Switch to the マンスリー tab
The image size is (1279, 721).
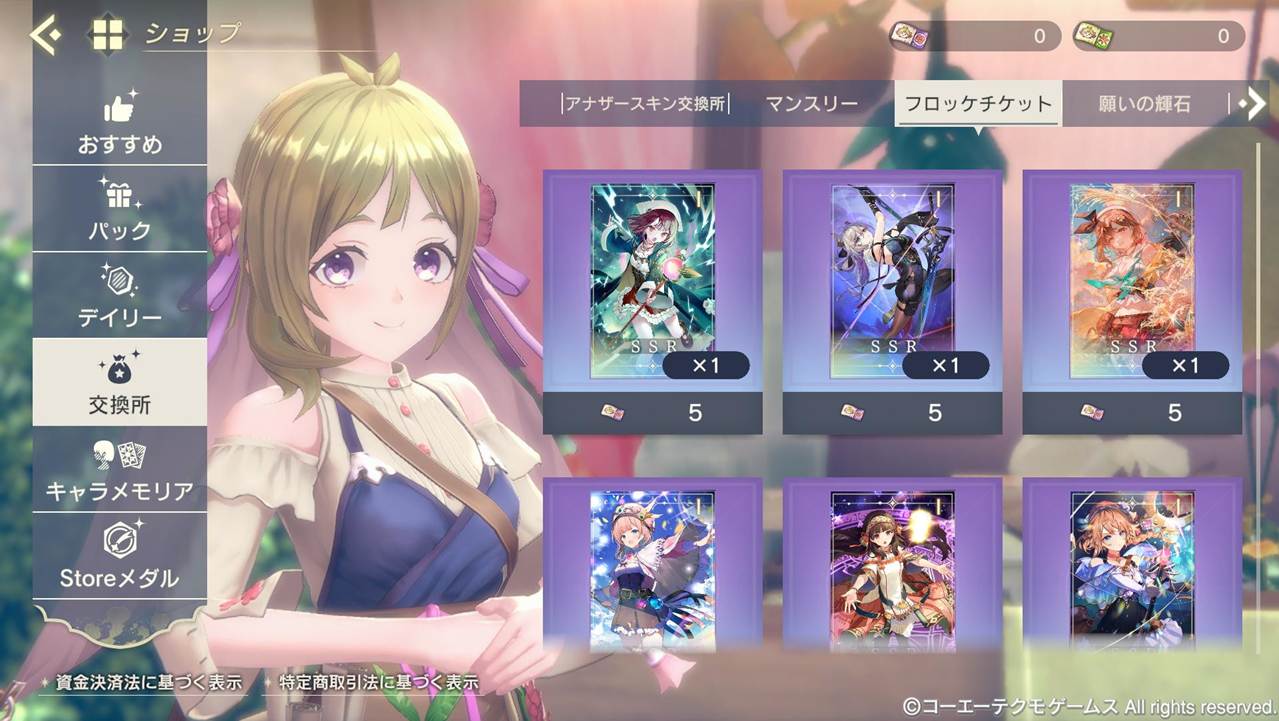point(812,104)
